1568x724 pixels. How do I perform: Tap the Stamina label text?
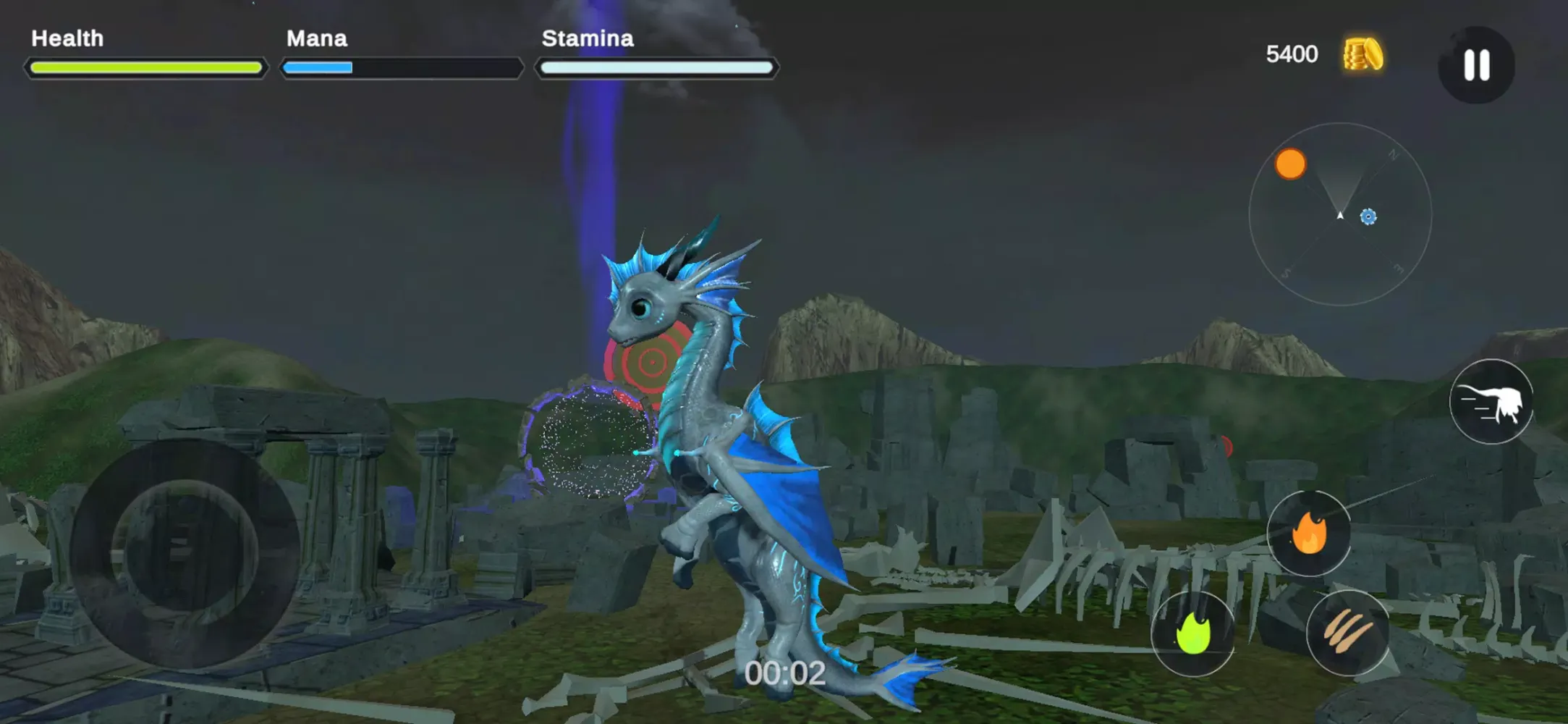(588, 39)
